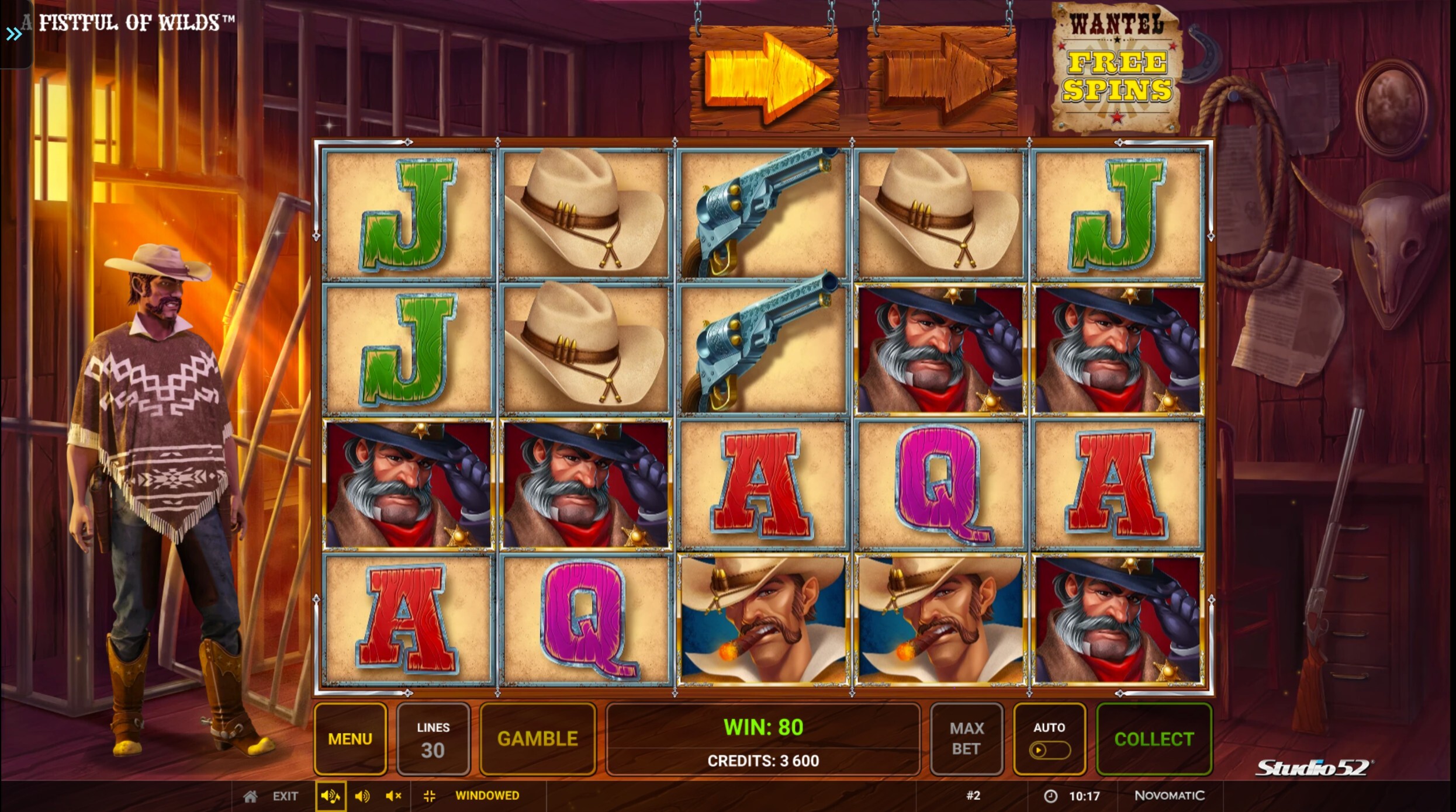Exit the game via home button
Screen dimensions: 1456x812
(251, 796)
